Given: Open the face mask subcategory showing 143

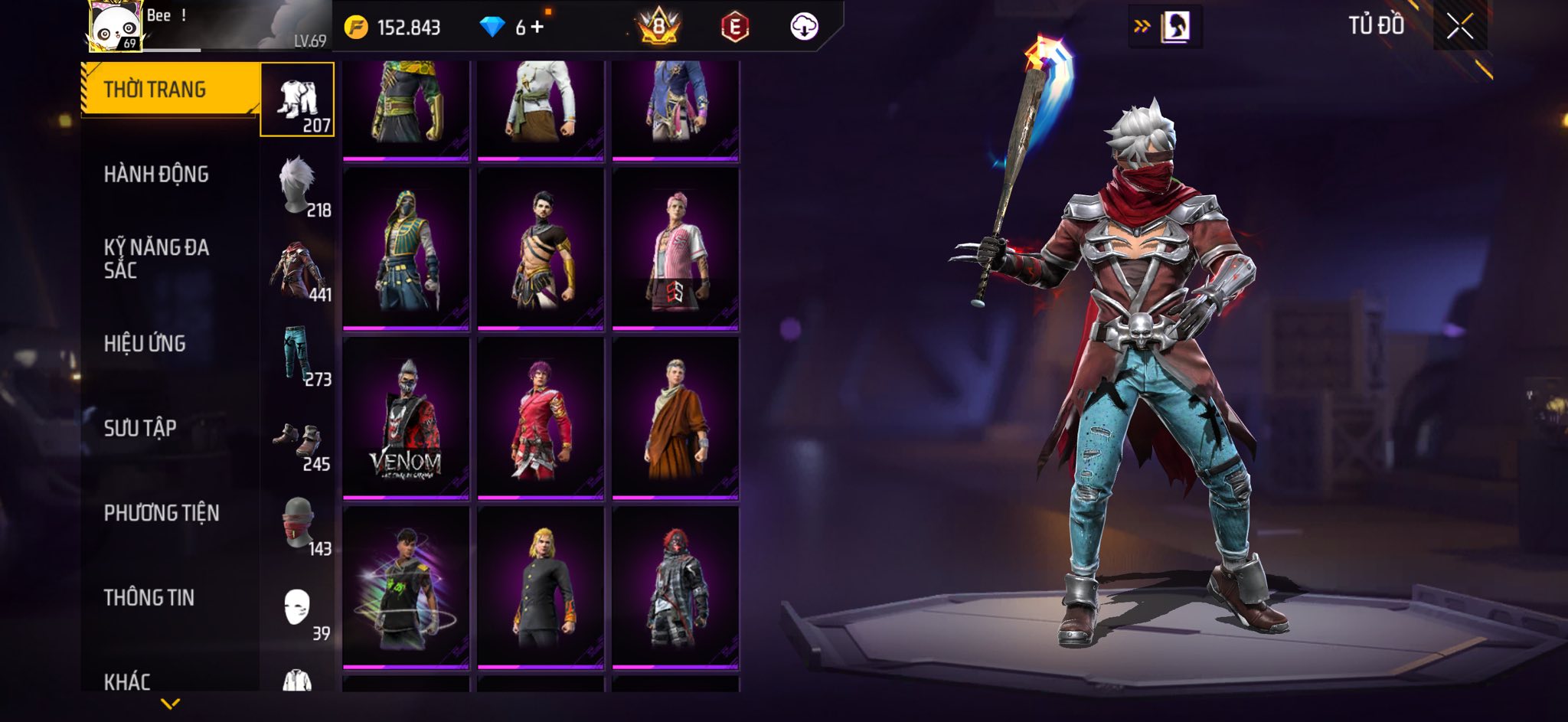Looking at the screenshot, I should [x=298, y=525].
